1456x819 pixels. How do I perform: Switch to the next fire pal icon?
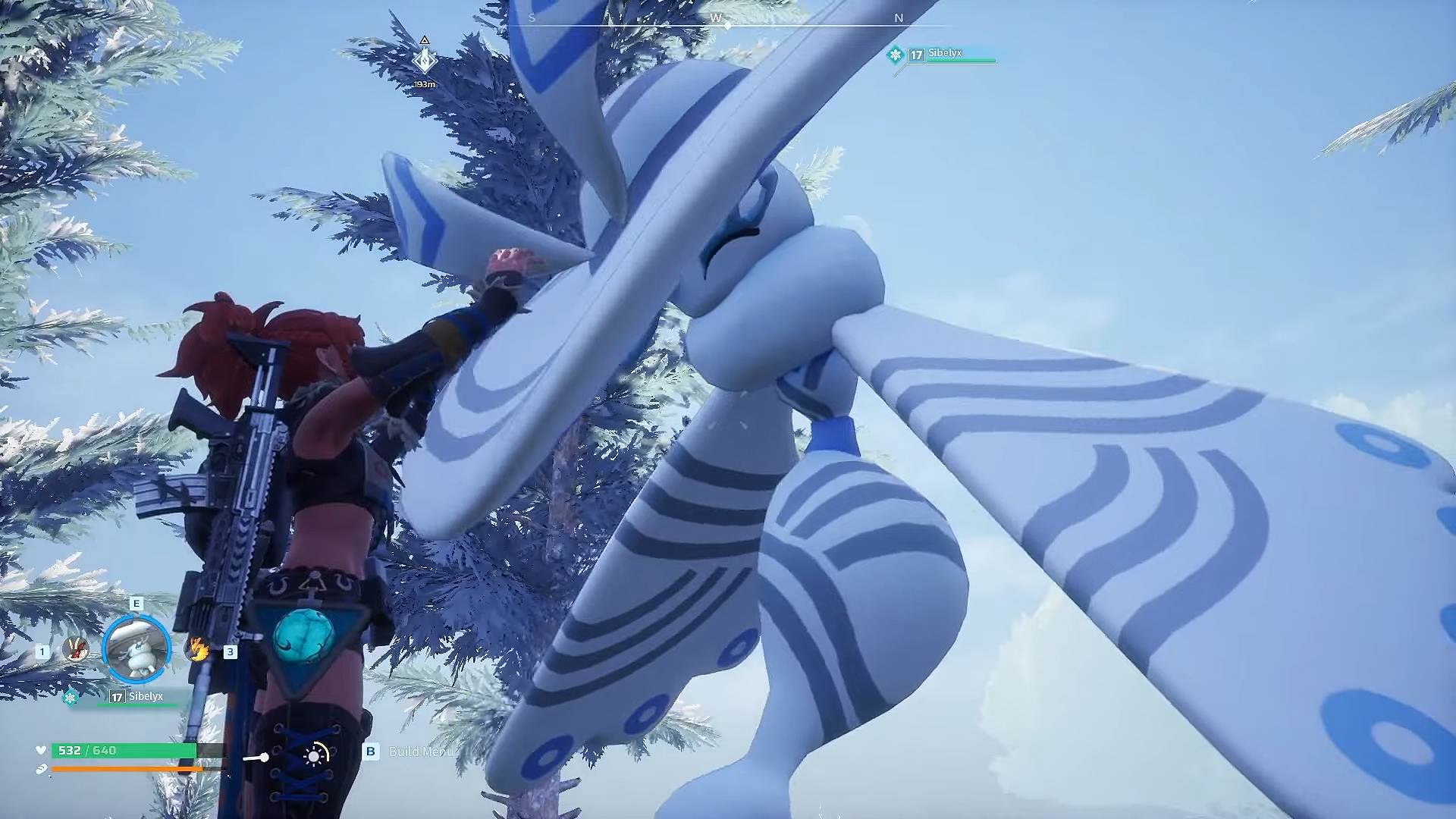[x=198, y=649]
